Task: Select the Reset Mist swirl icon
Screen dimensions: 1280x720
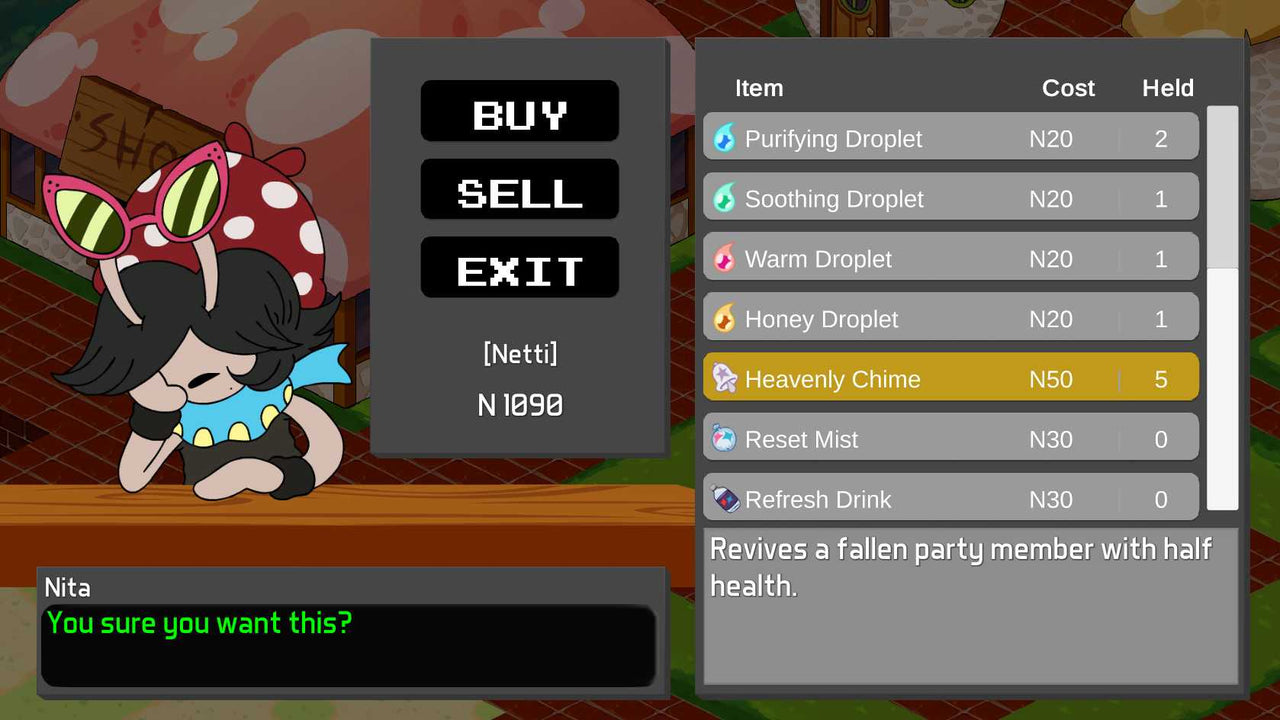Action: 726,438
